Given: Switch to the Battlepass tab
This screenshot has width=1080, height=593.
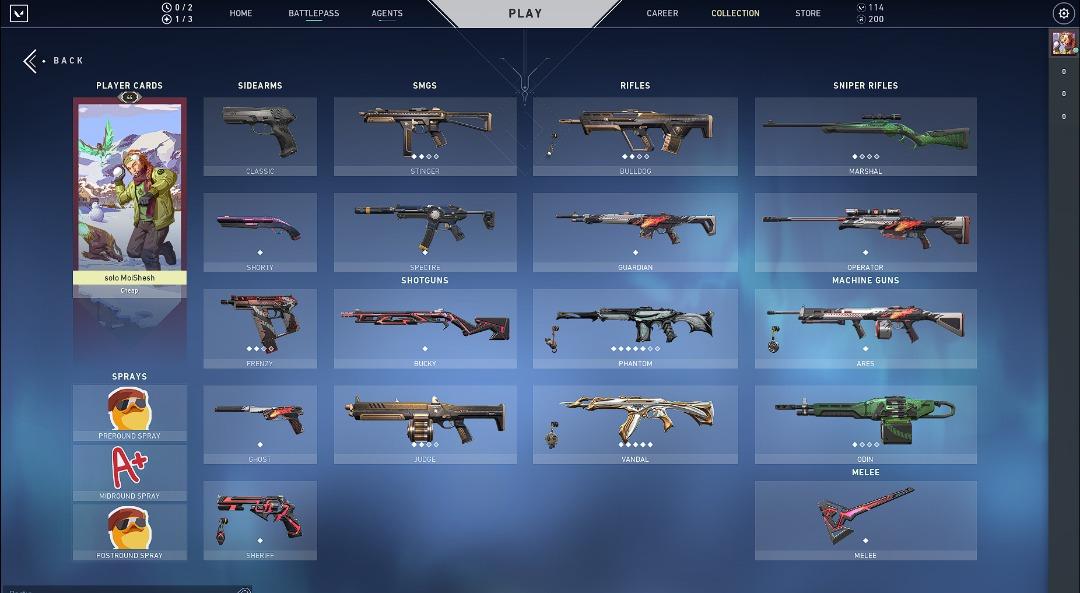Looking at the screenshot, I should pyautogui.click(x=313, y=13).
